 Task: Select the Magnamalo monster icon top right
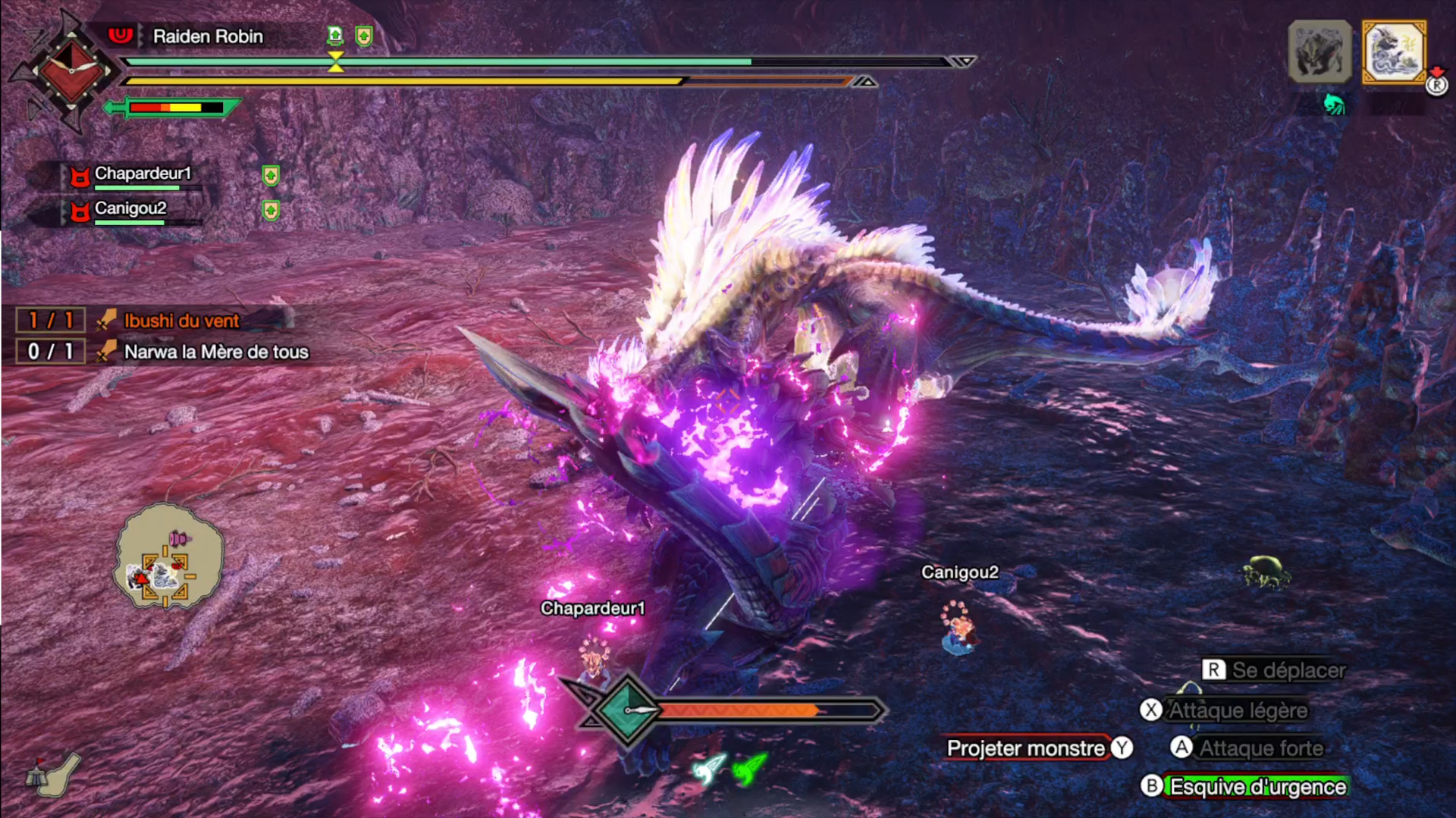(1320, 52)
